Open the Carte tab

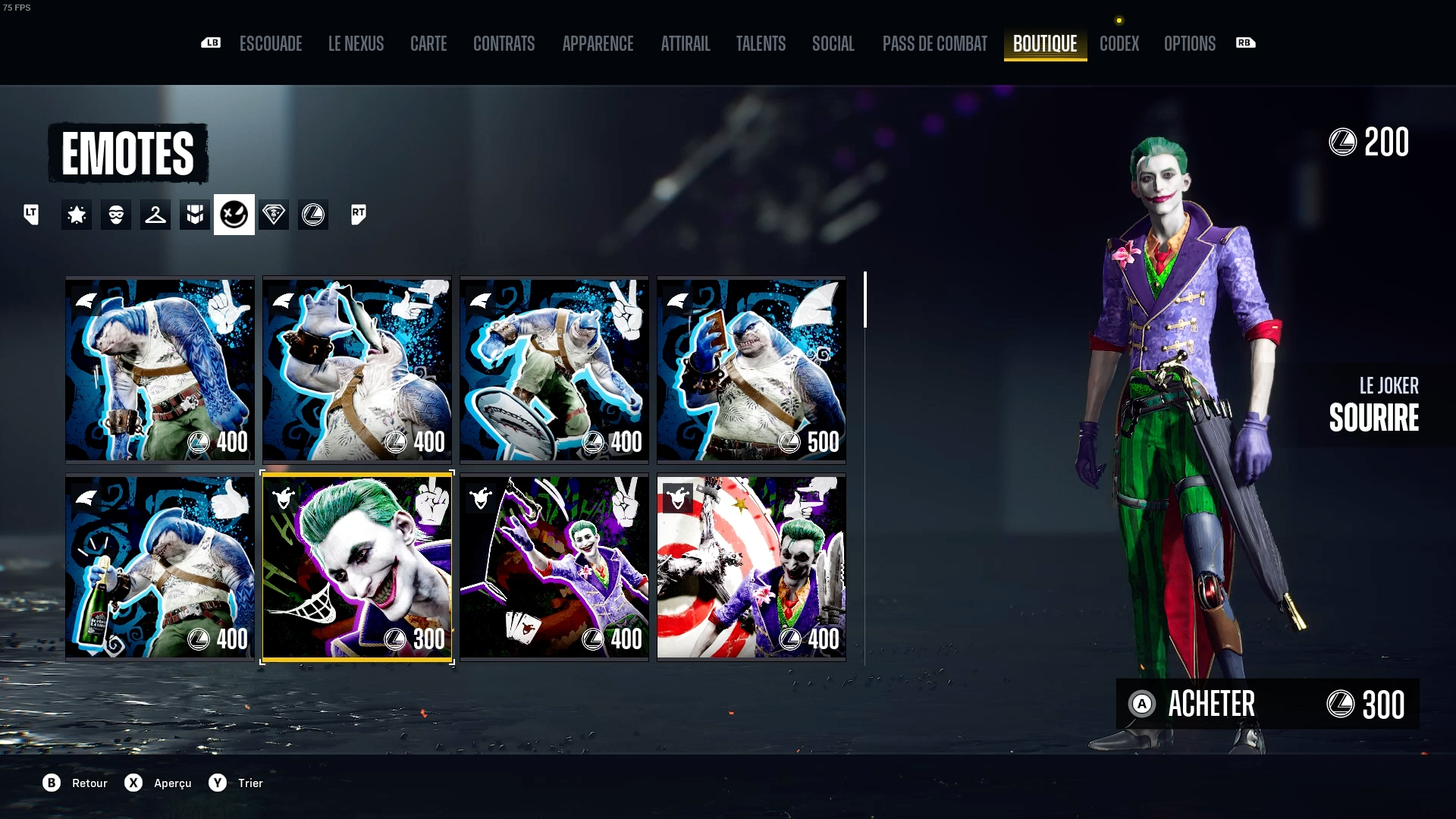tap(428, 44)
